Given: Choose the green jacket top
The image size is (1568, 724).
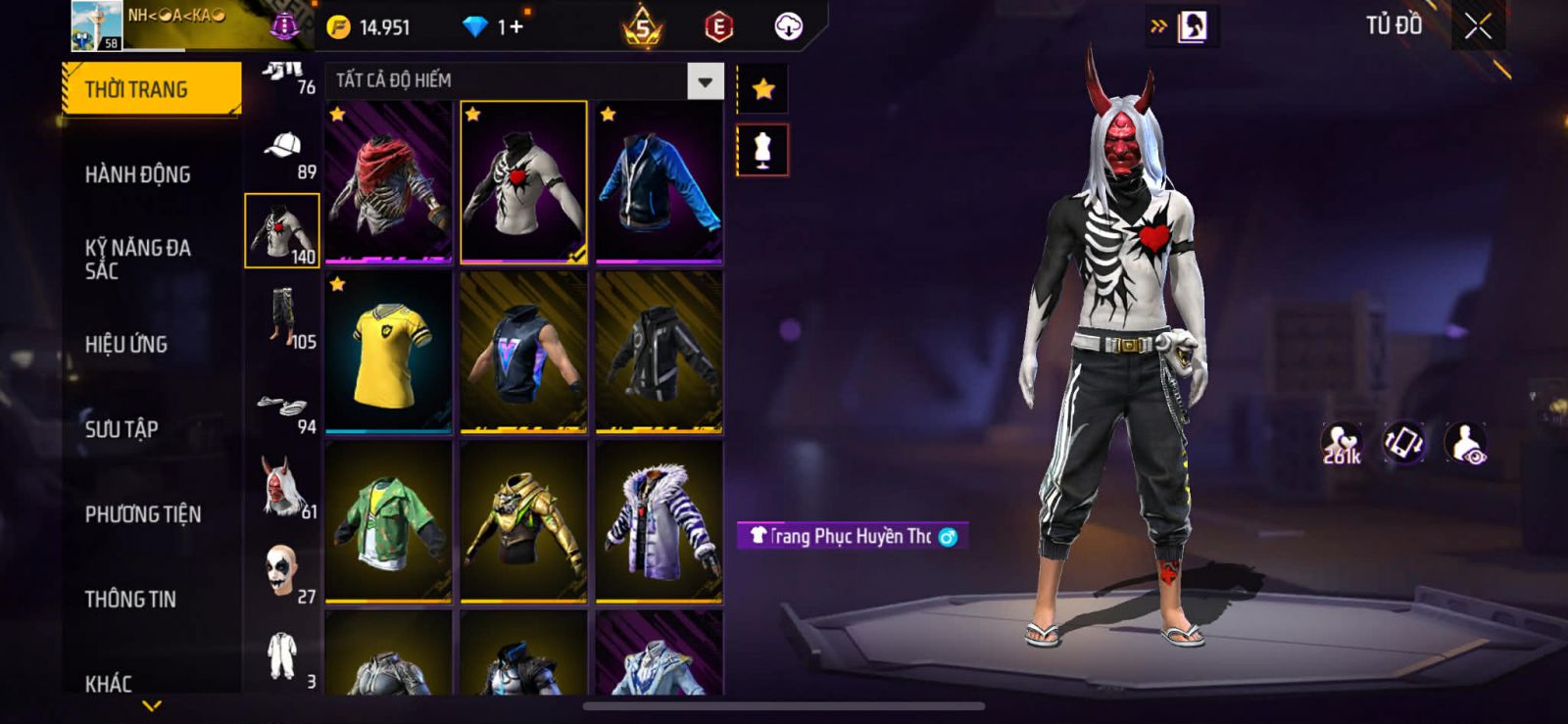Looking at the screenshot, I should [x=389, y=521].
